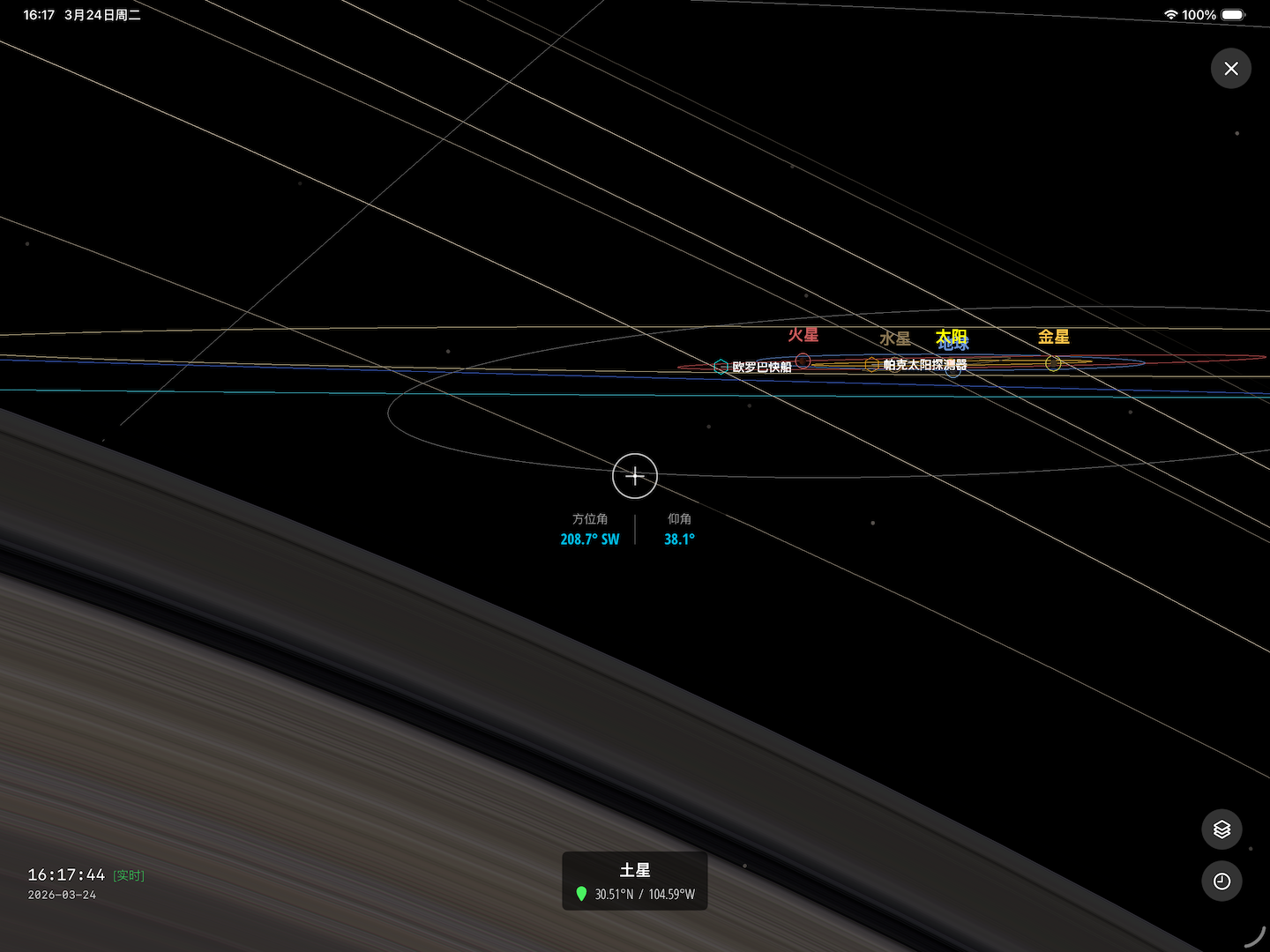This screenshot has height=952, width=1270.
Task: Choose the 帕克太阳探测器 probe label
Action: pyautogui.click(x=924, y=365)
